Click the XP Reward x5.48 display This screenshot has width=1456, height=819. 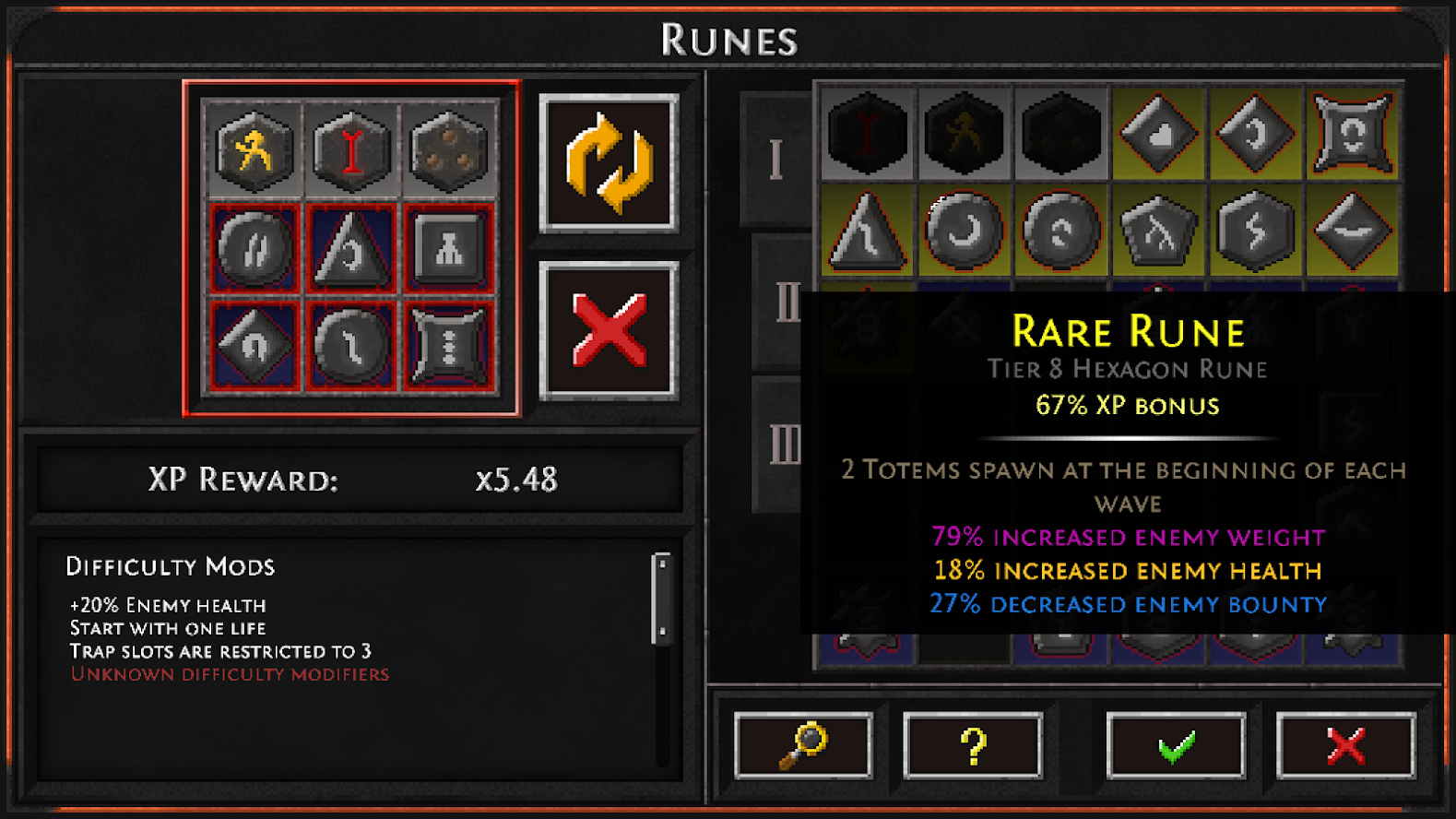[364, 480]
